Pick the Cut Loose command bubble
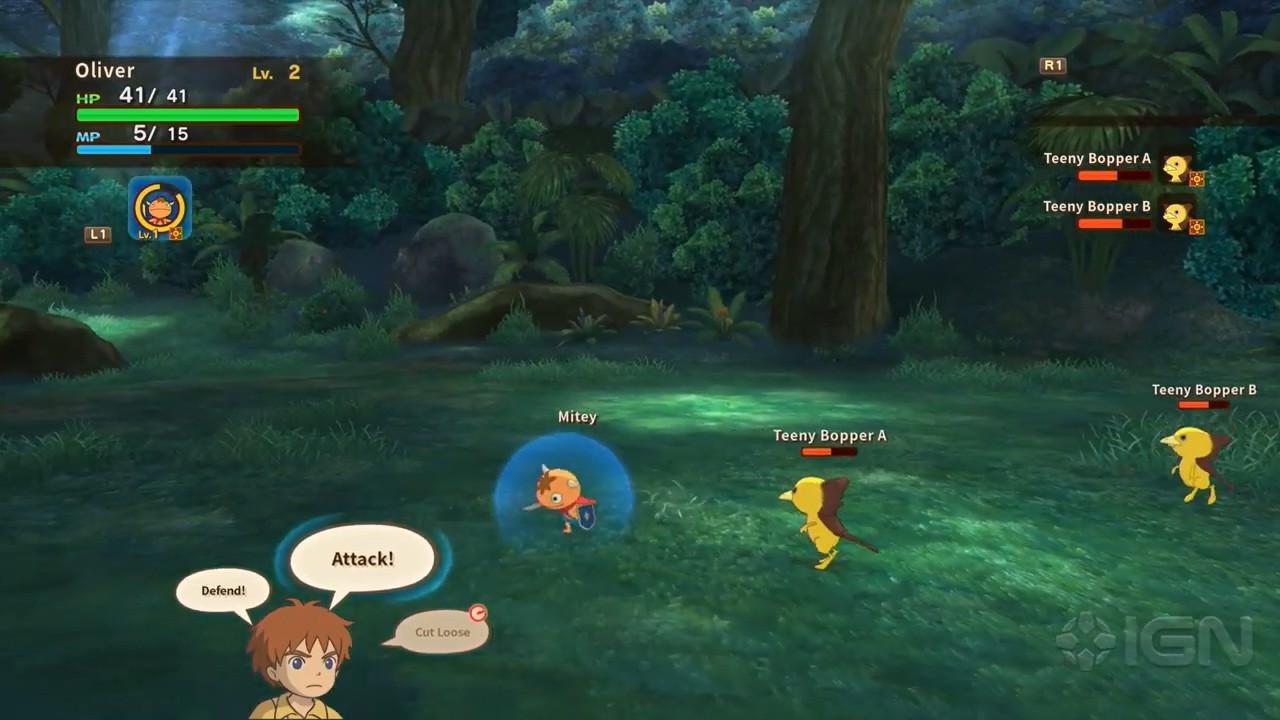The image size is (1280, 720). click(x=442, y=632)
